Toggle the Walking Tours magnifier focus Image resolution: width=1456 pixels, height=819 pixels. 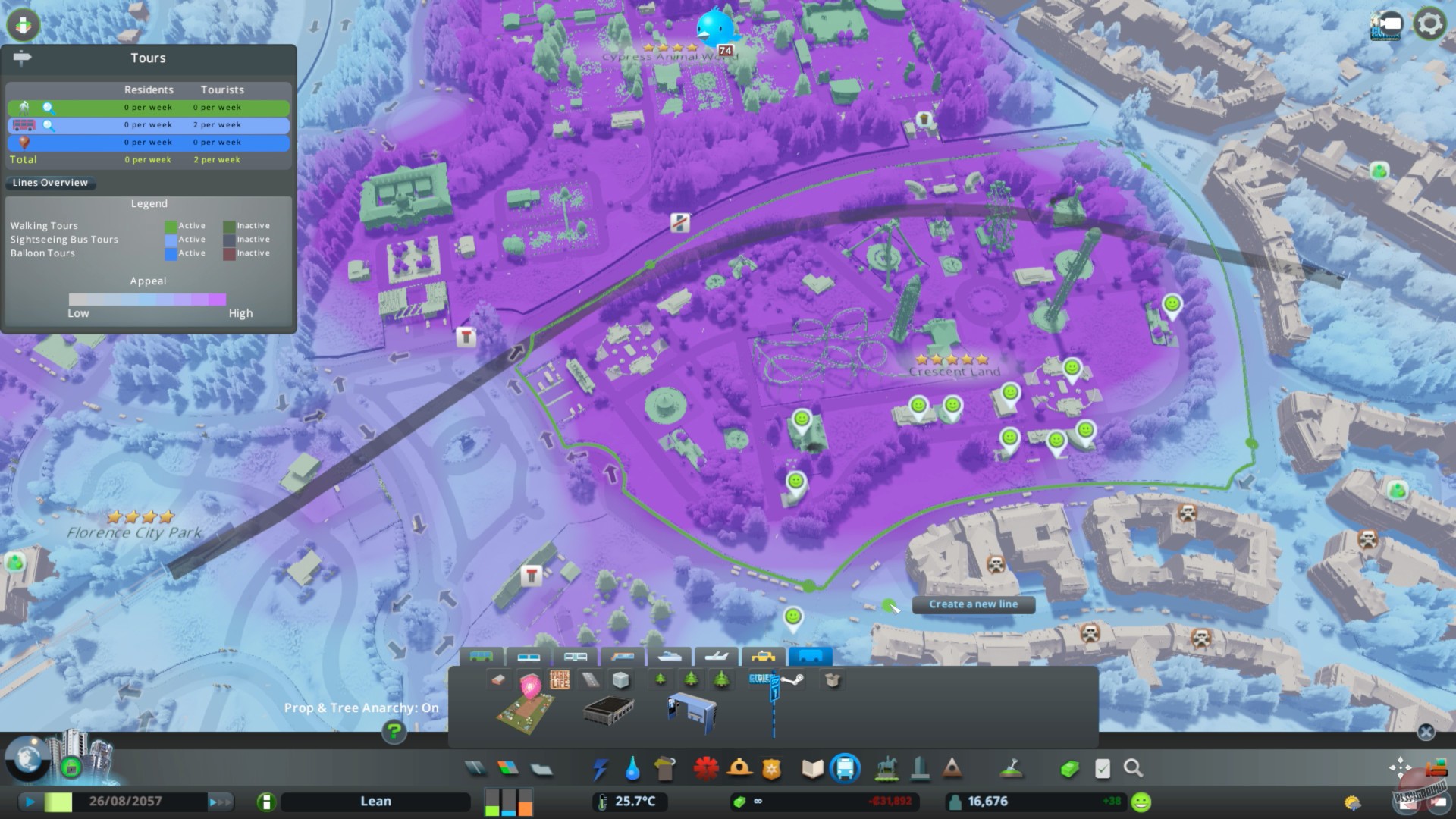tap(48, 108)
